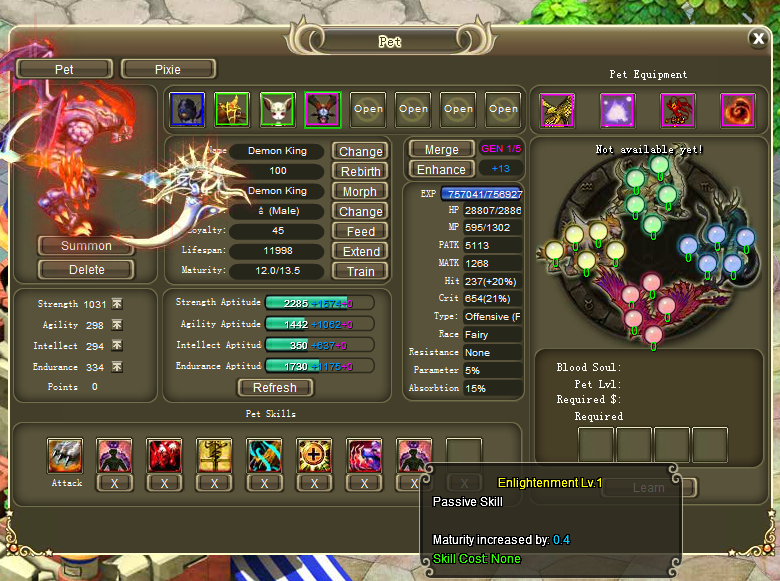Pick the blue-bordered dark pet slot
This screenshot has height=581, width=780.
(187, 109)
